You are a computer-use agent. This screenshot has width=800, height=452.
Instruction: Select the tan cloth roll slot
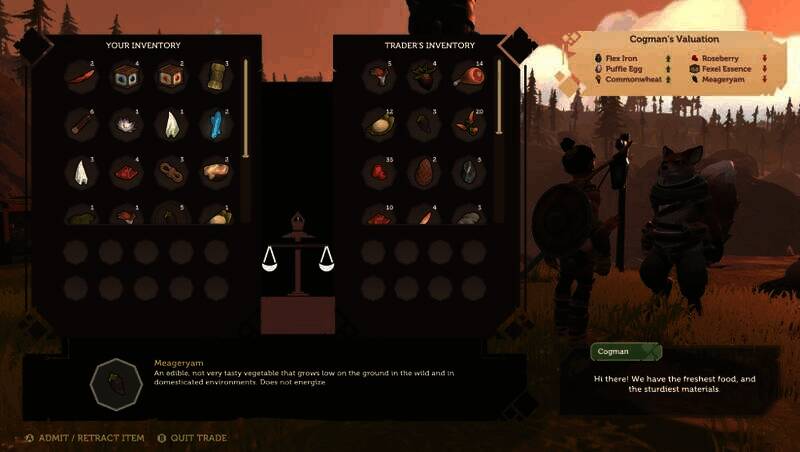pyautogui.click(x=215, y=76)
